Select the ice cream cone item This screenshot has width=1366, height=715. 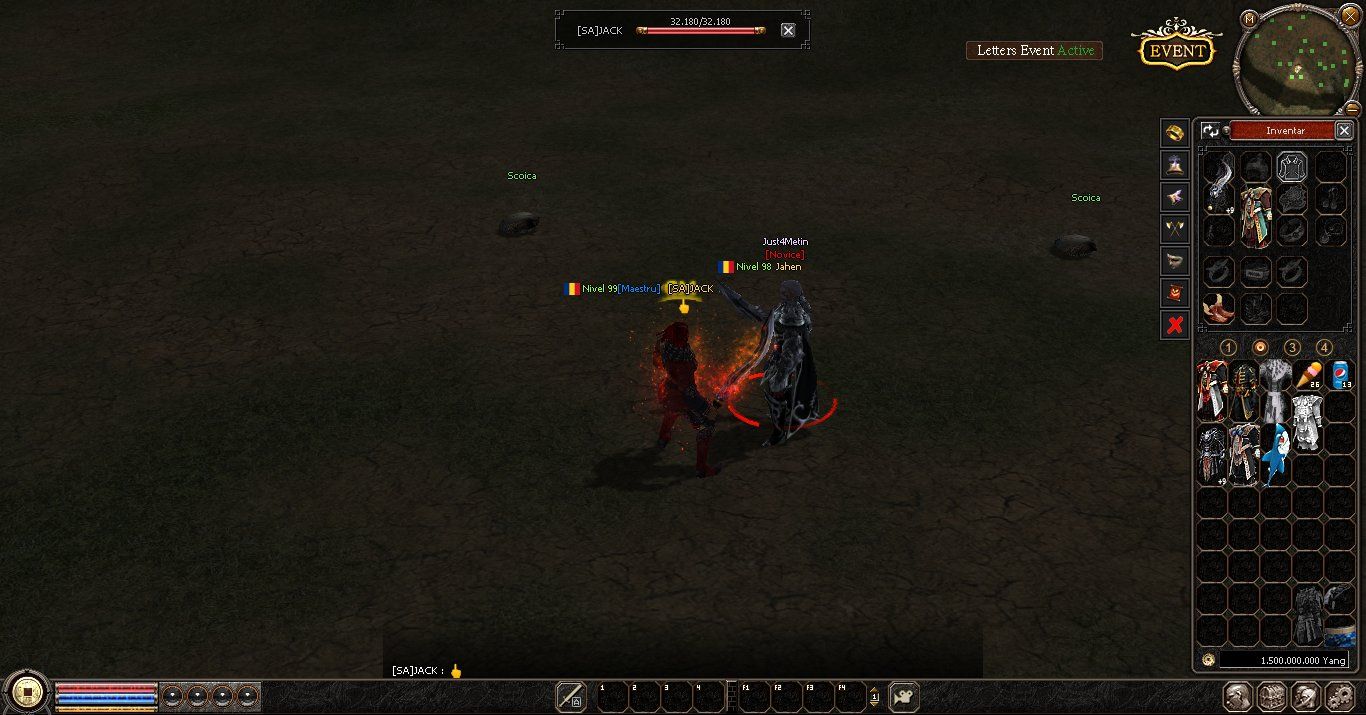[1307, 377]
